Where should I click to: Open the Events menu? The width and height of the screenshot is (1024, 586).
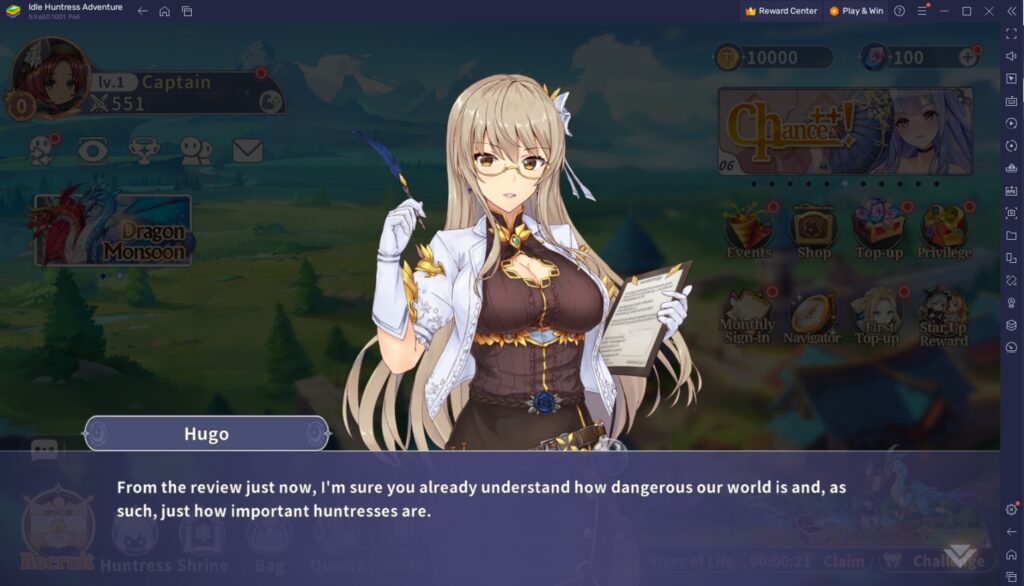click(x=749, y=229)
